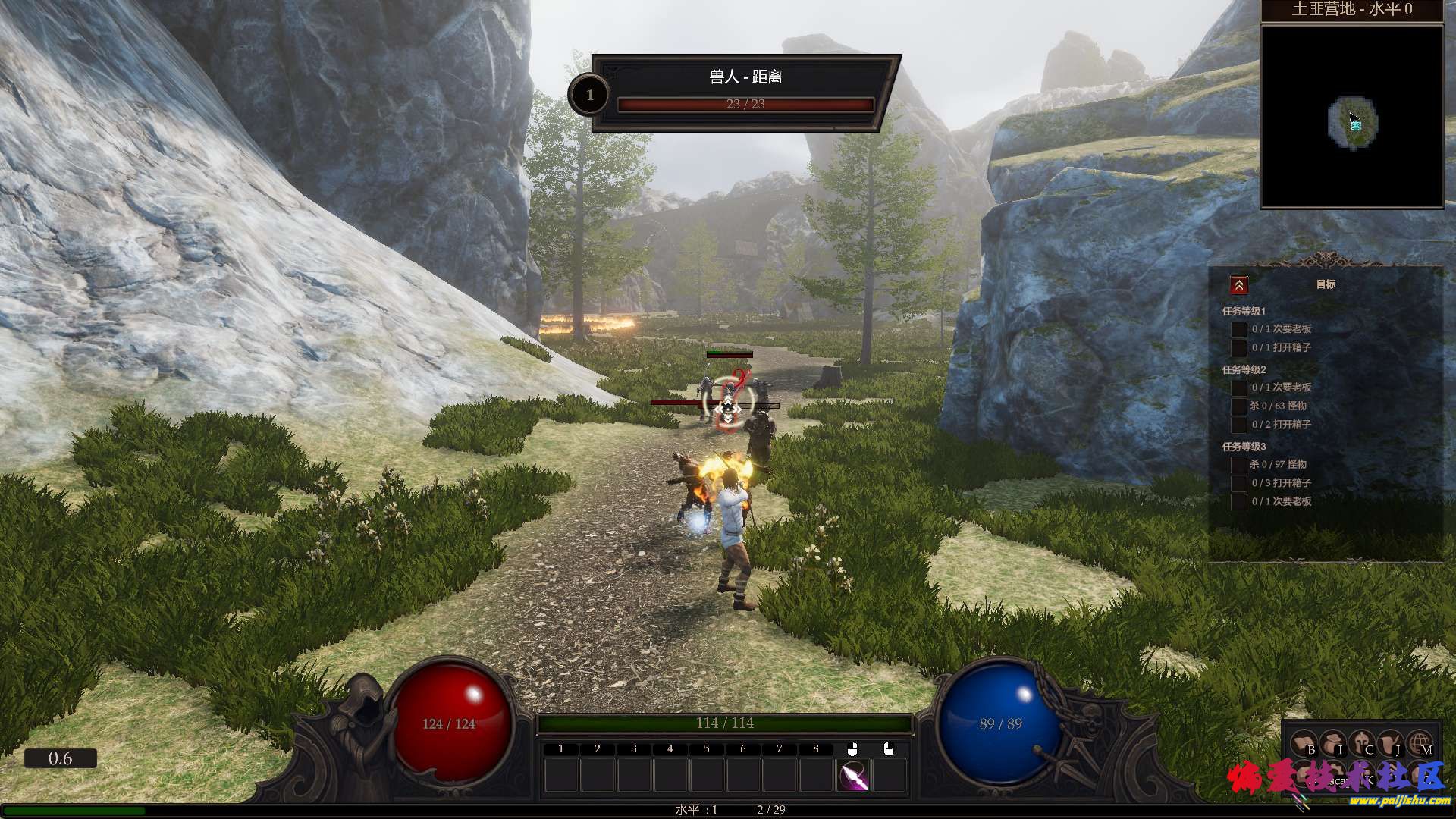The image size is (1456, 819).
Task: Click the 杀 0 / 63 怪物 objective
Action: coord(1278,406)
